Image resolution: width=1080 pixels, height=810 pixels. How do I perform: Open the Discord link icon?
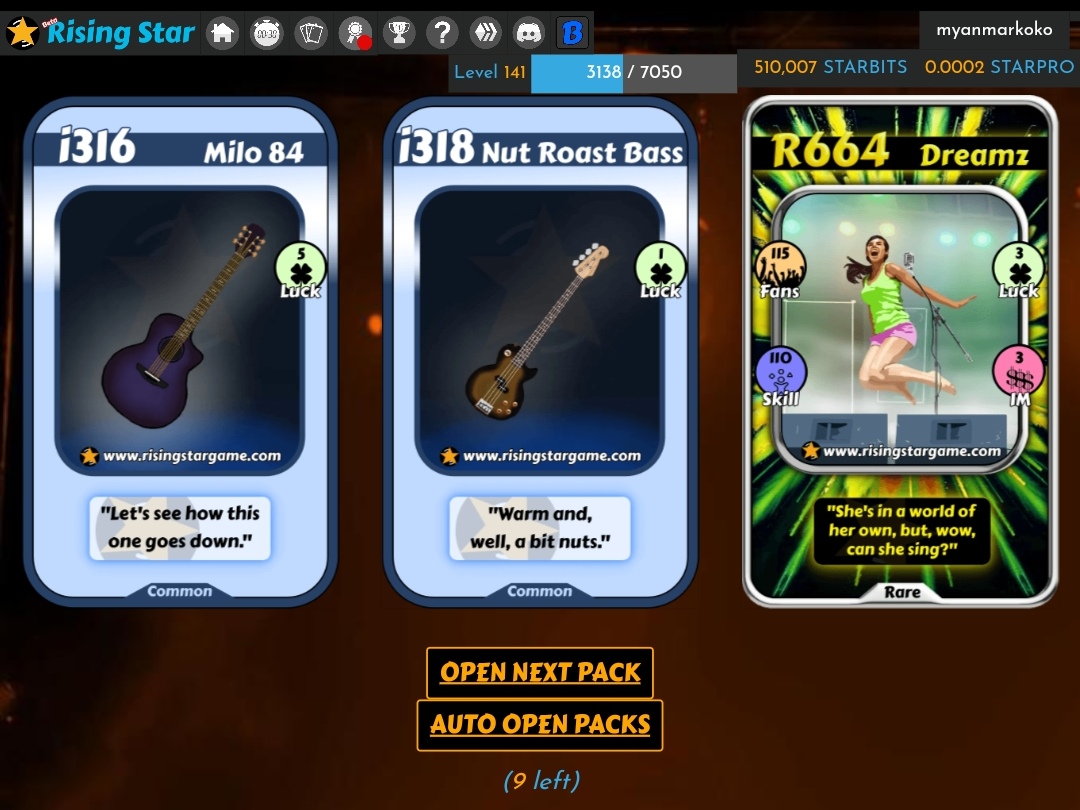pos(529,34)
